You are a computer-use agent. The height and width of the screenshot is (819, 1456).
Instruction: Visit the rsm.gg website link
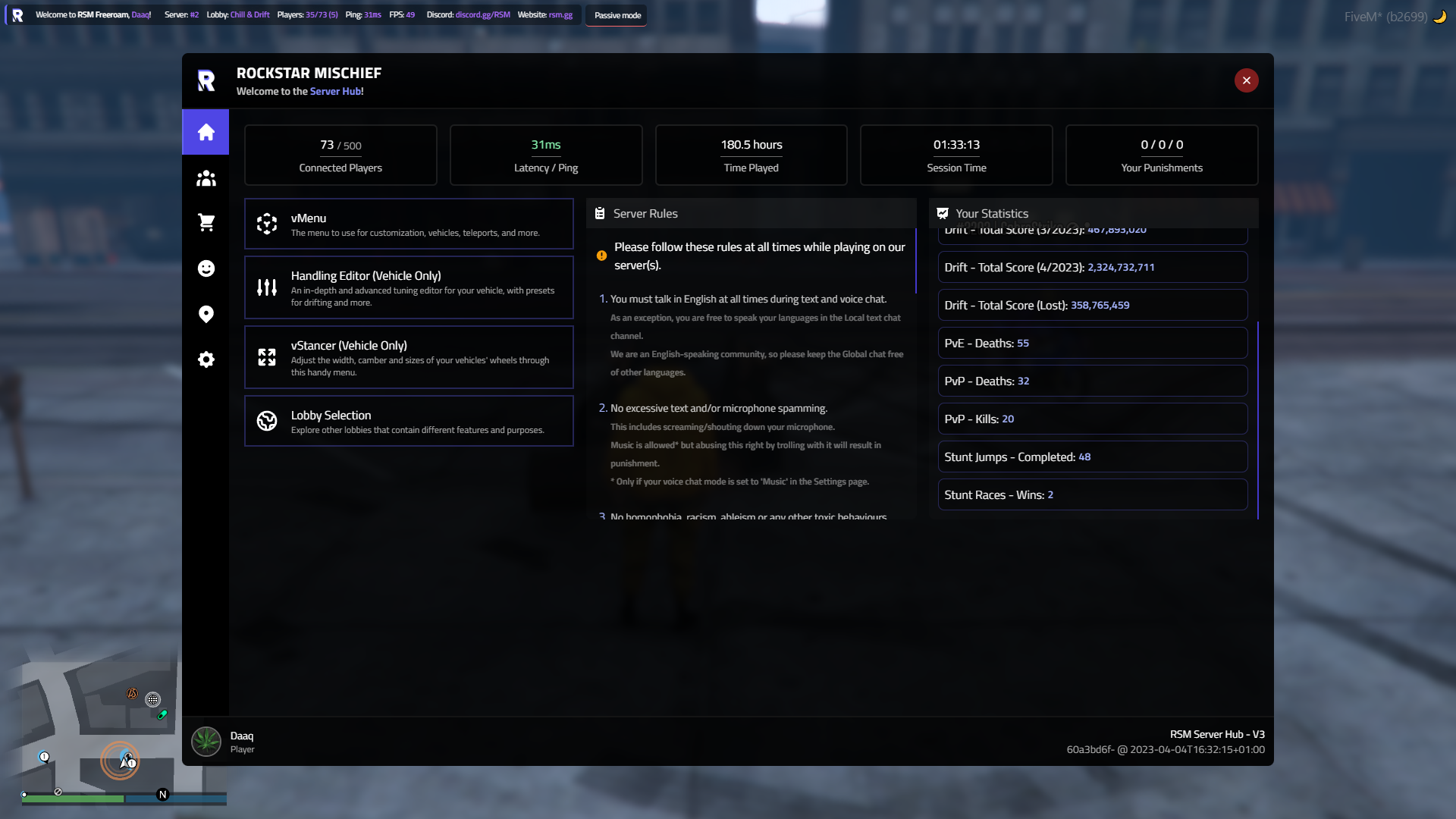coord(560,14)
